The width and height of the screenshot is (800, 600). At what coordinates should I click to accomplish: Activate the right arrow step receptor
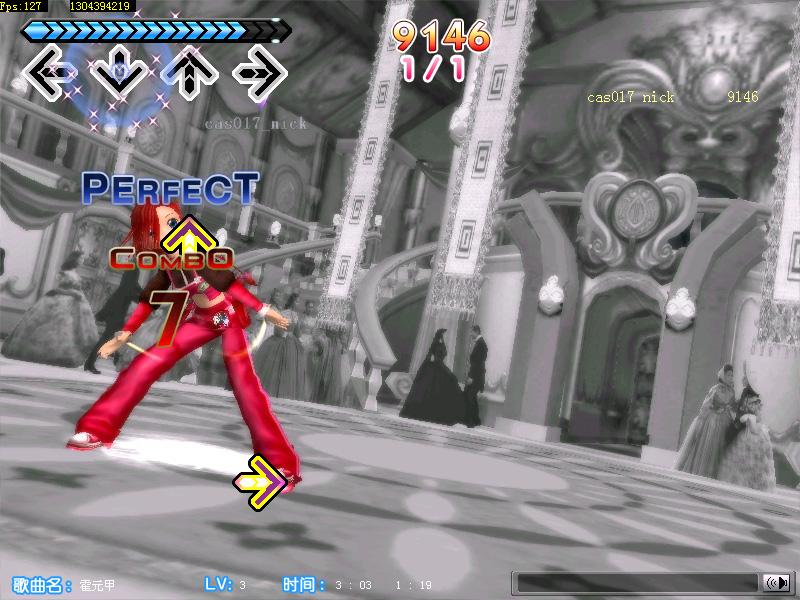260,71
